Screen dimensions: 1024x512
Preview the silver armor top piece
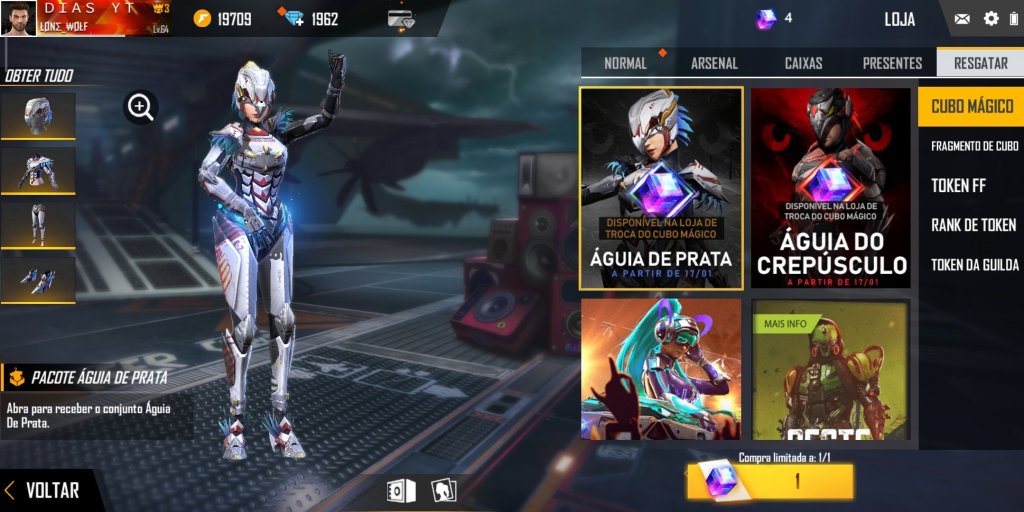38,169
